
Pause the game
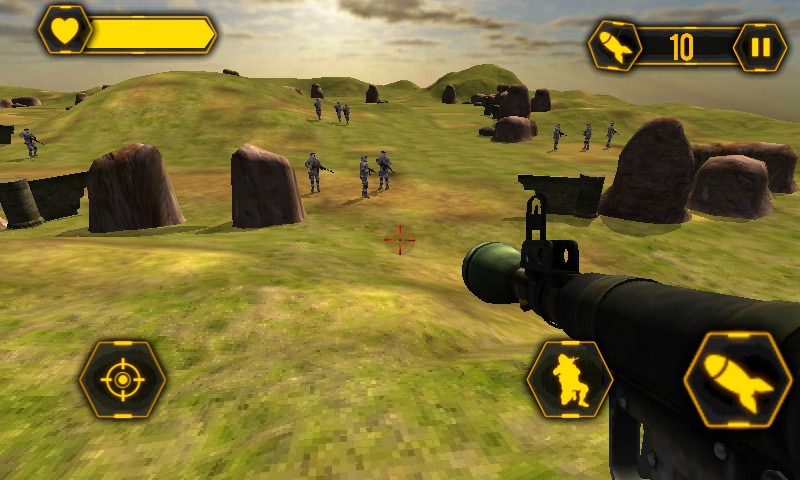click(x=760, y=47)
